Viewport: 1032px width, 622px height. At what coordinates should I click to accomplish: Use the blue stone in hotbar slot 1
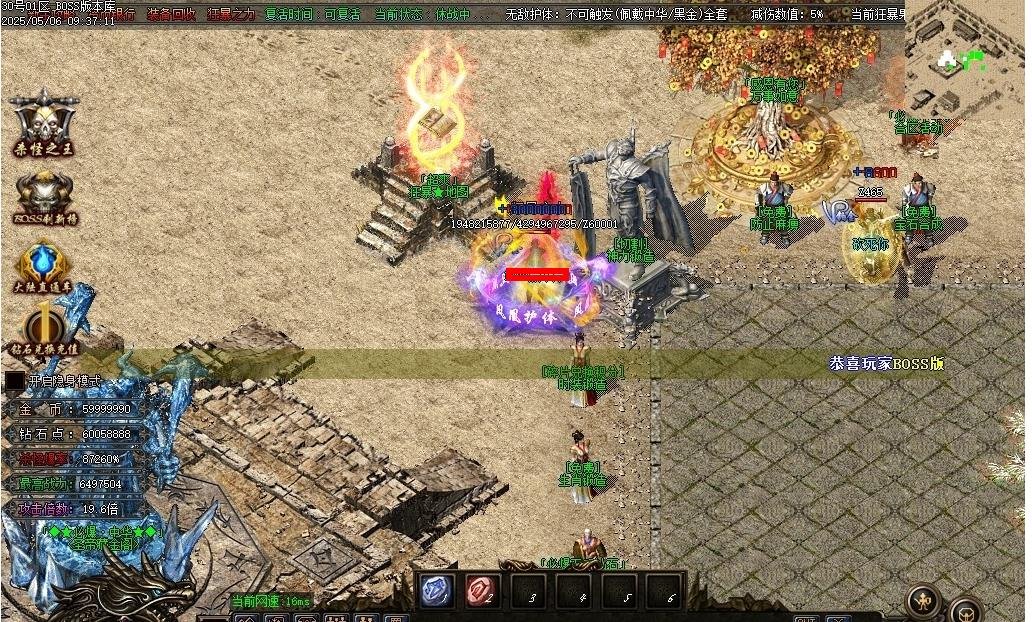click(x=437, y=591)
